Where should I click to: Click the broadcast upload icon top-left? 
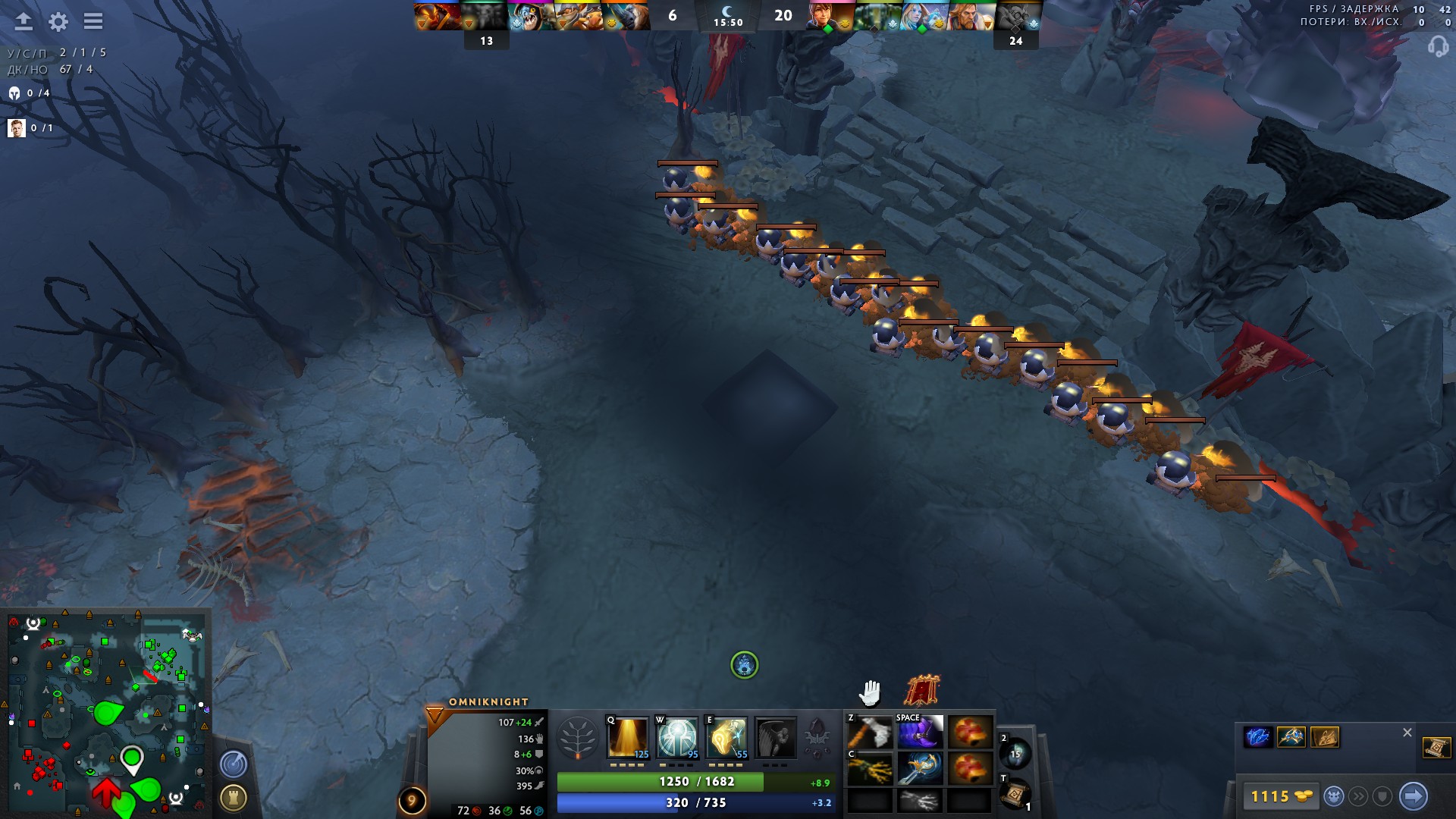coord(24,22)
